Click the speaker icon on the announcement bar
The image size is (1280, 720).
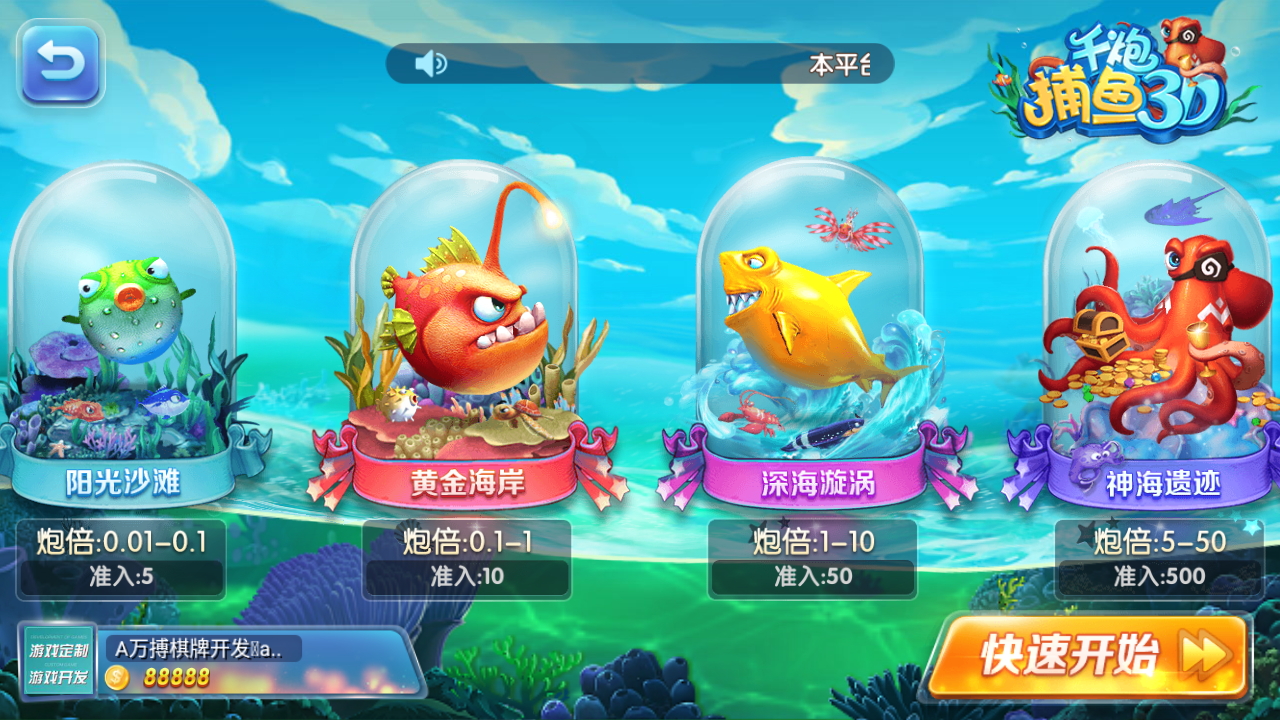pos(429,63)
